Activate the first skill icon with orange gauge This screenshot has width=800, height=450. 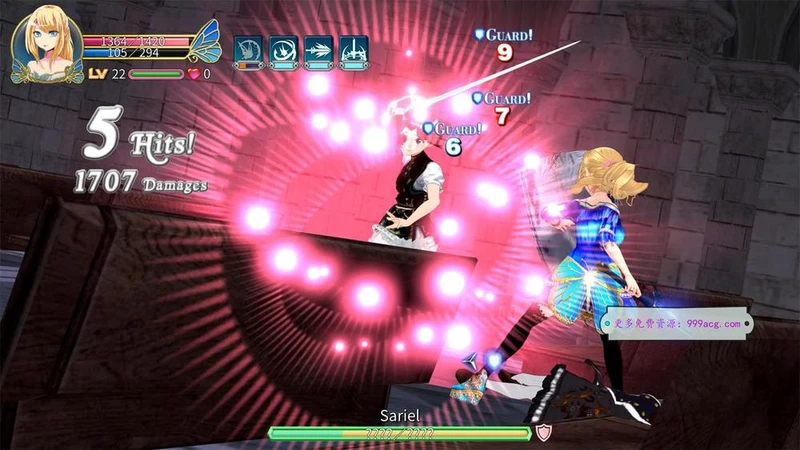(x=248, y=51)
